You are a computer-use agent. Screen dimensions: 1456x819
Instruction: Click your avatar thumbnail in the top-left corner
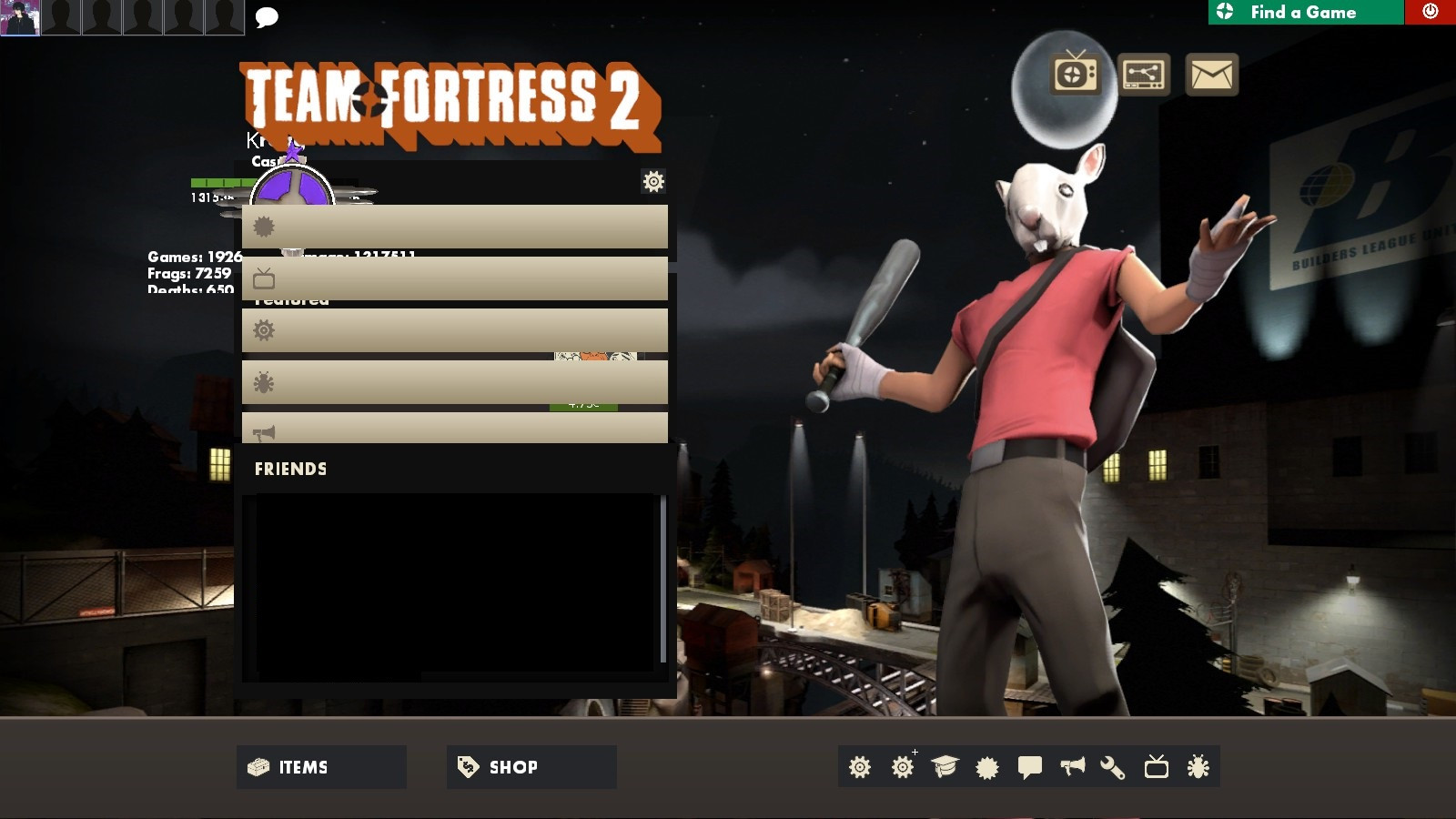(20, 17)
